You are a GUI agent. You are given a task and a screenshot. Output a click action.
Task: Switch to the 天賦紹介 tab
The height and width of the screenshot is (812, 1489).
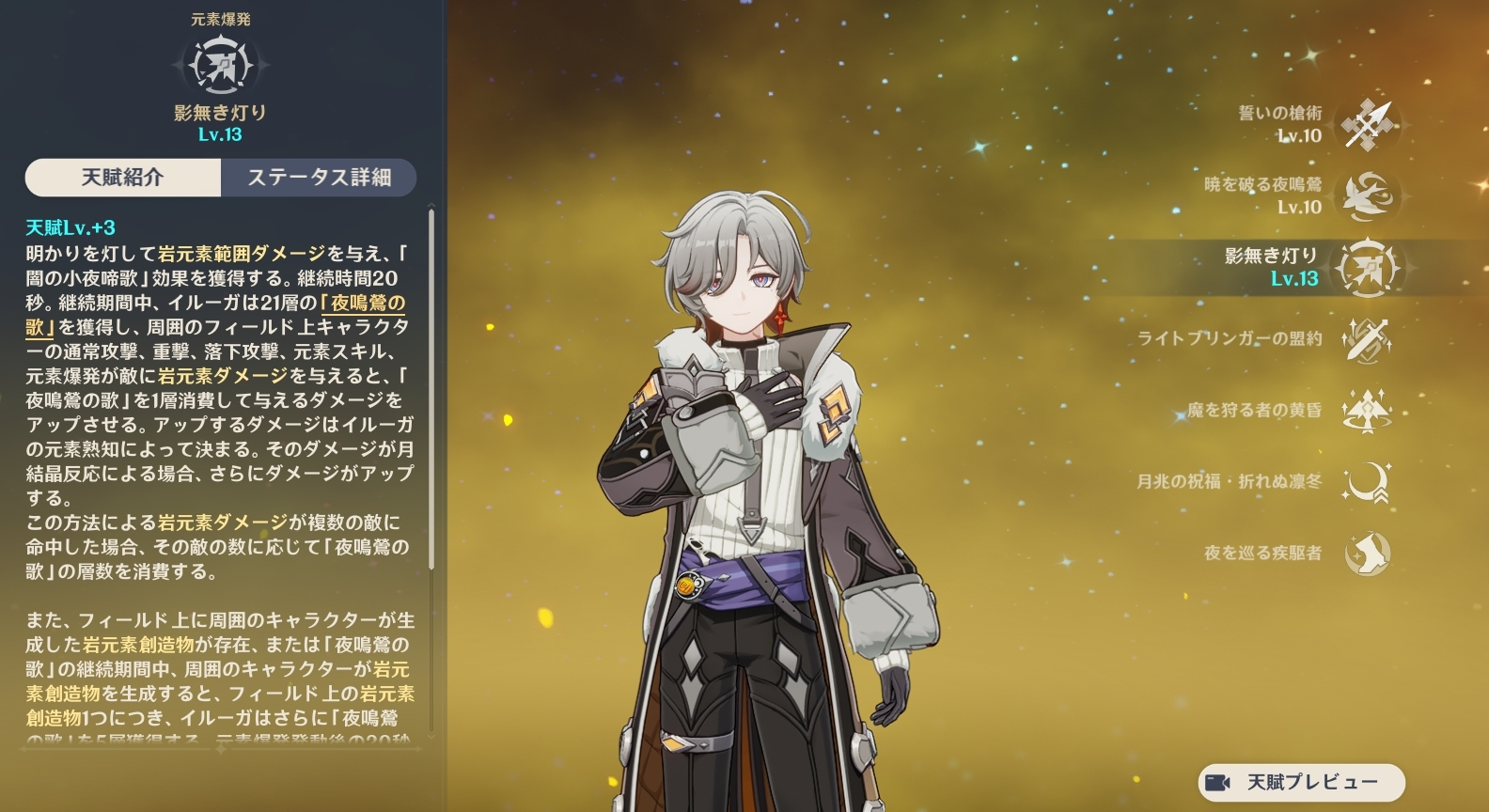pos(123,178)
